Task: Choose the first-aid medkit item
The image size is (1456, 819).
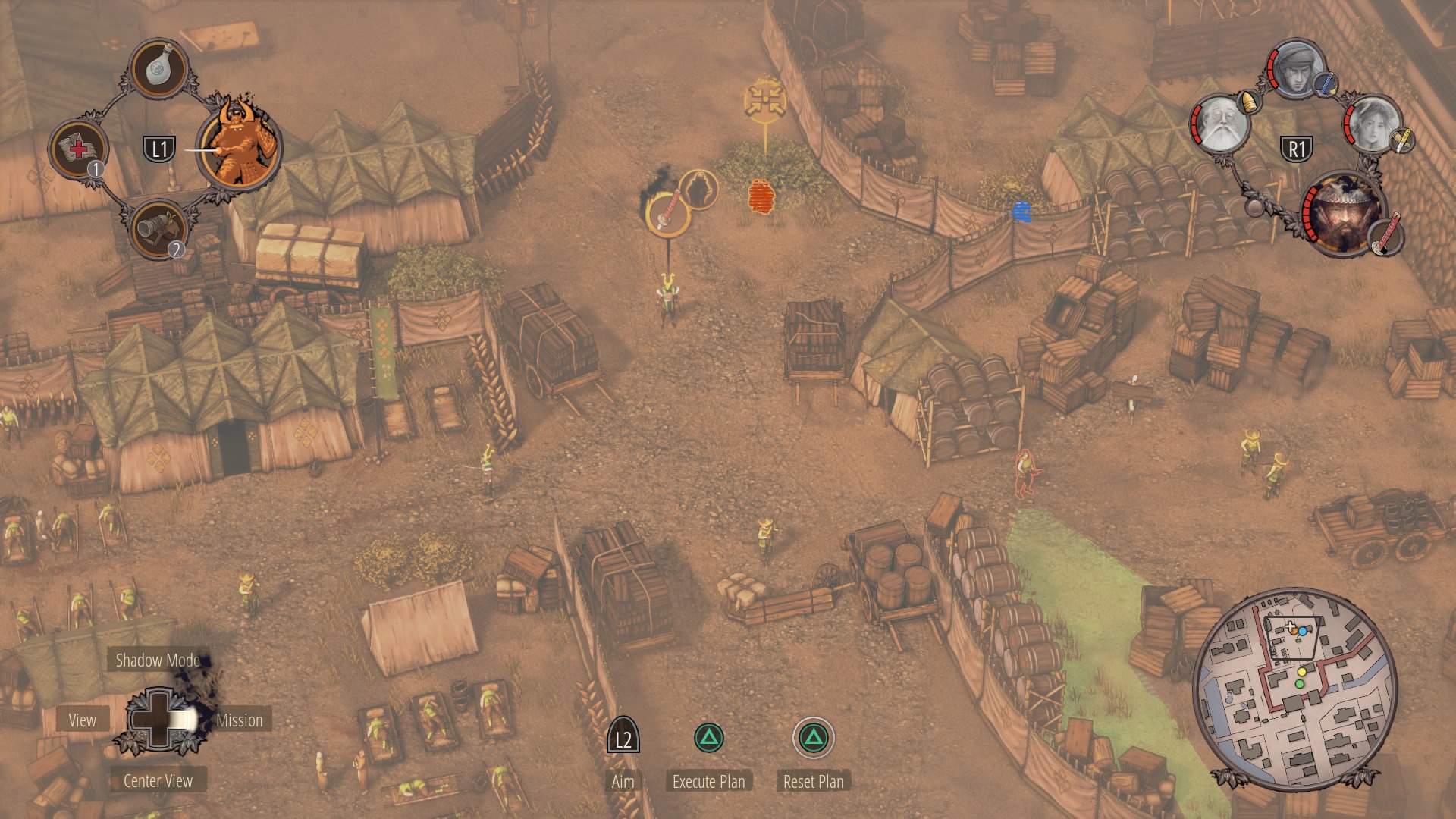Action: click(78, 148)
